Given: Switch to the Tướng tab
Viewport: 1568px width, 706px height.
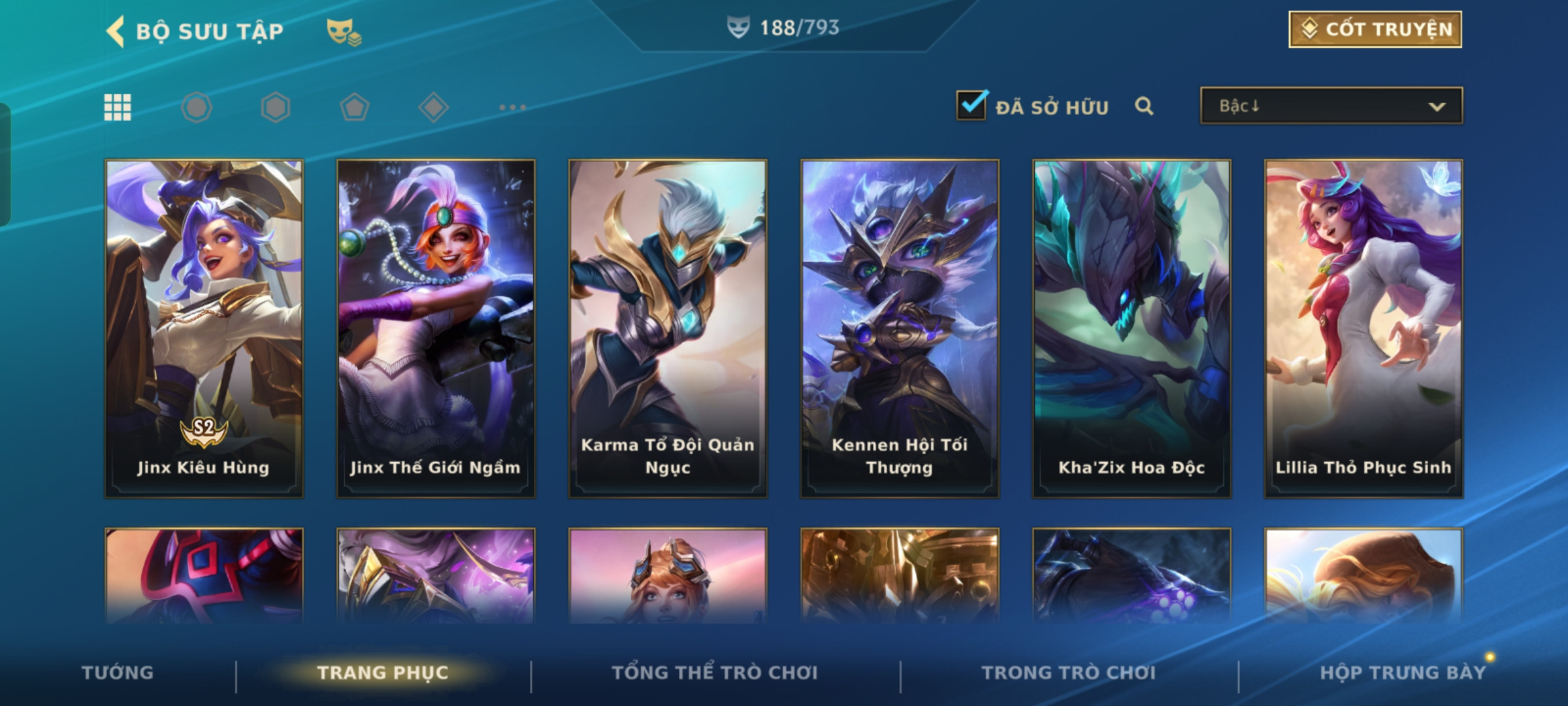Looking at the screenshot, I should [x=118, y=673].
